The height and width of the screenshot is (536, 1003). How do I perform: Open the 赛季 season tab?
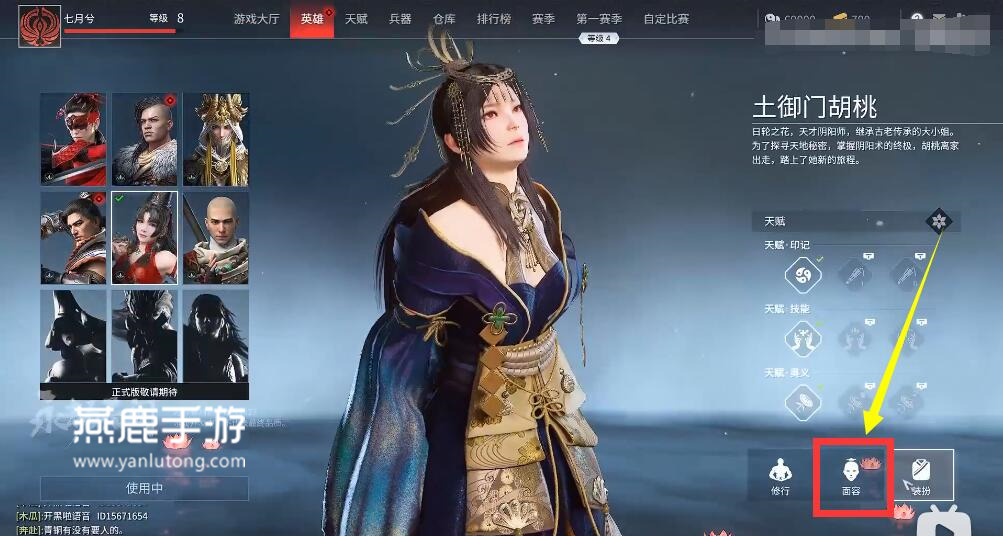coord(543,19)
